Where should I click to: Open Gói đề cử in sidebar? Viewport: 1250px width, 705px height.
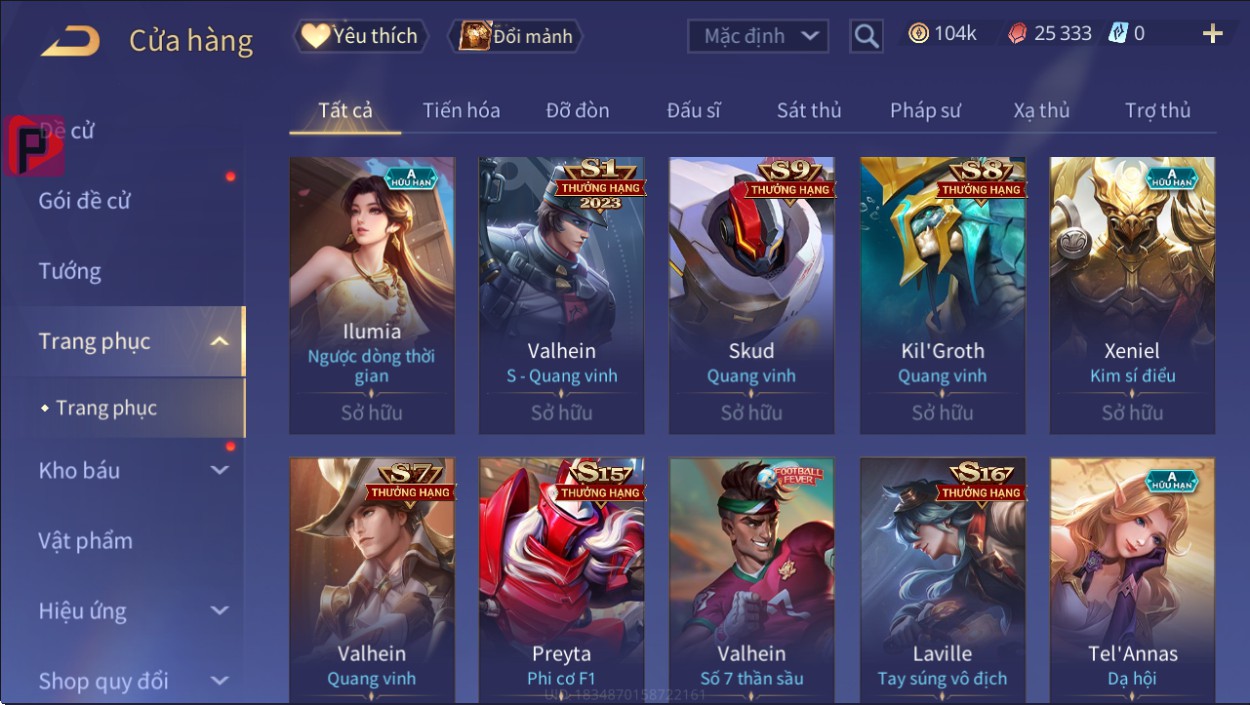85,201
